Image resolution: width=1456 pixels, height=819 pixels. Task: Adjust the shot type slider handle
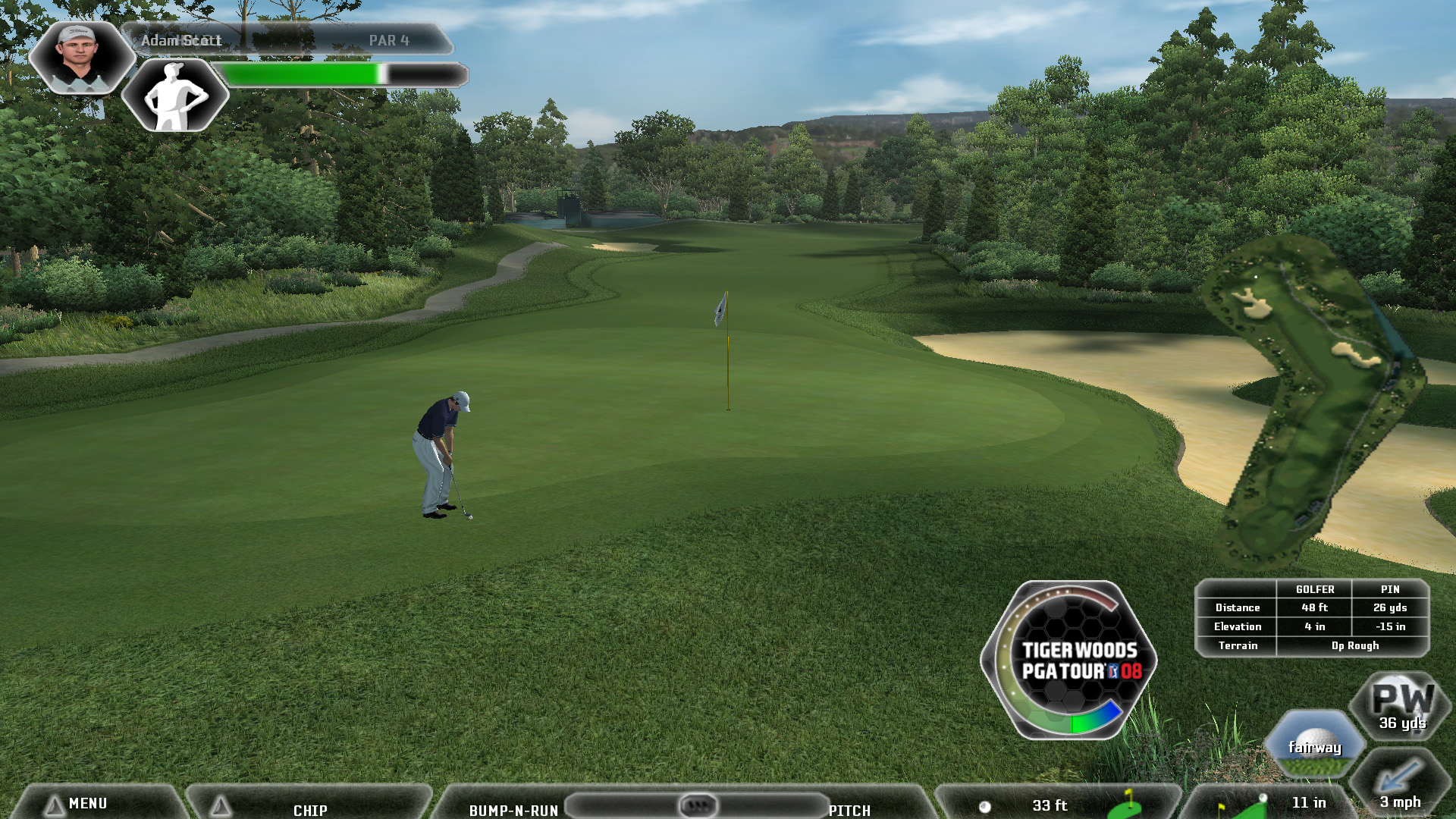698,805
